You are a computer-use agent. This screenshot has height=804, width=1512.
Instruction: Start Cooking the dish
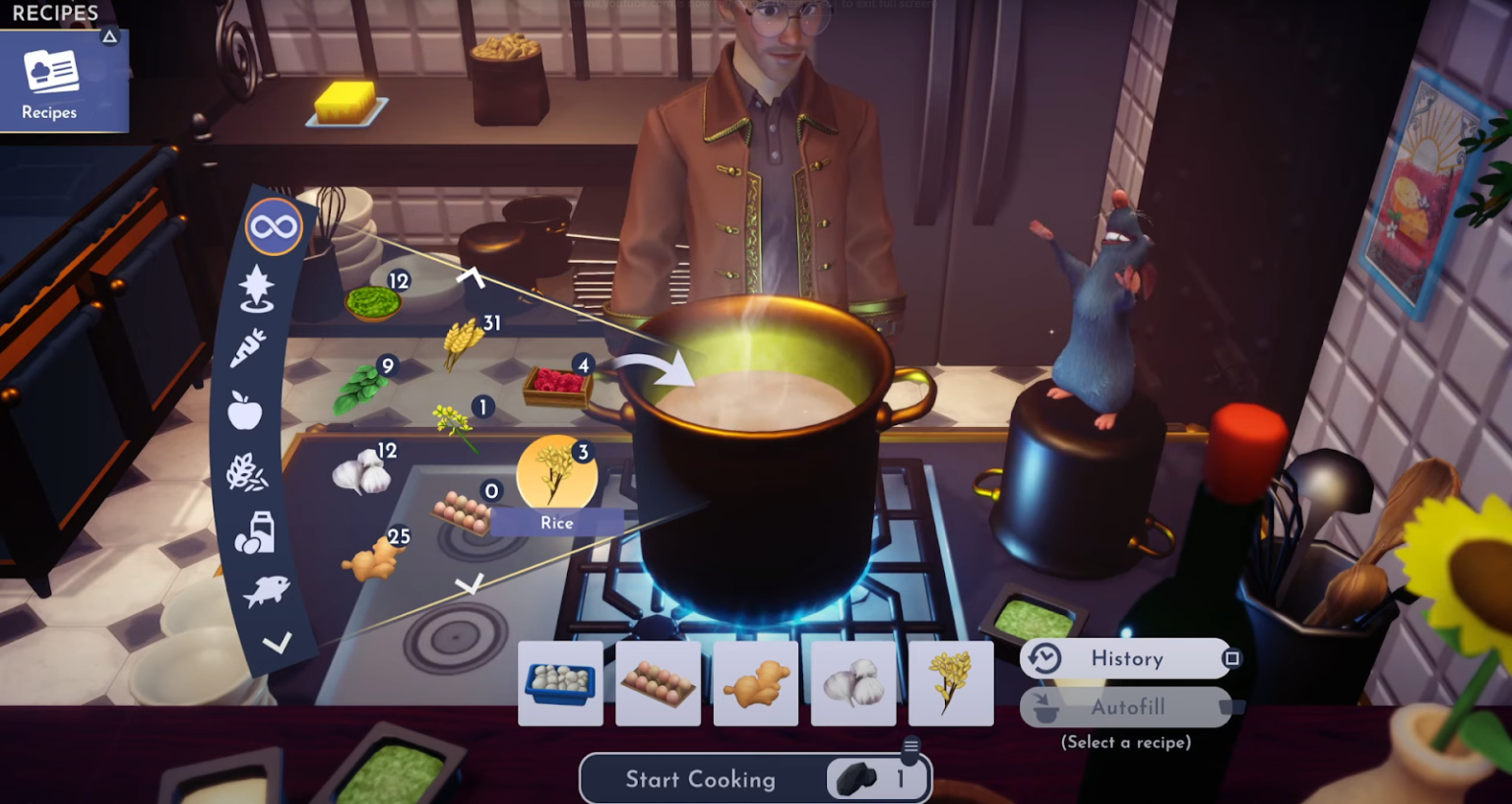701,779
